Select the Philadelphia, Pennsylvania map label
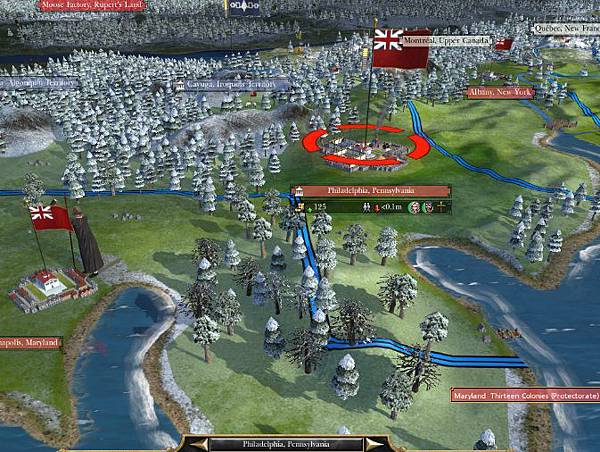The height and width of the screenshot is (452, 600). pyautogui.click(x=372, y=190)
